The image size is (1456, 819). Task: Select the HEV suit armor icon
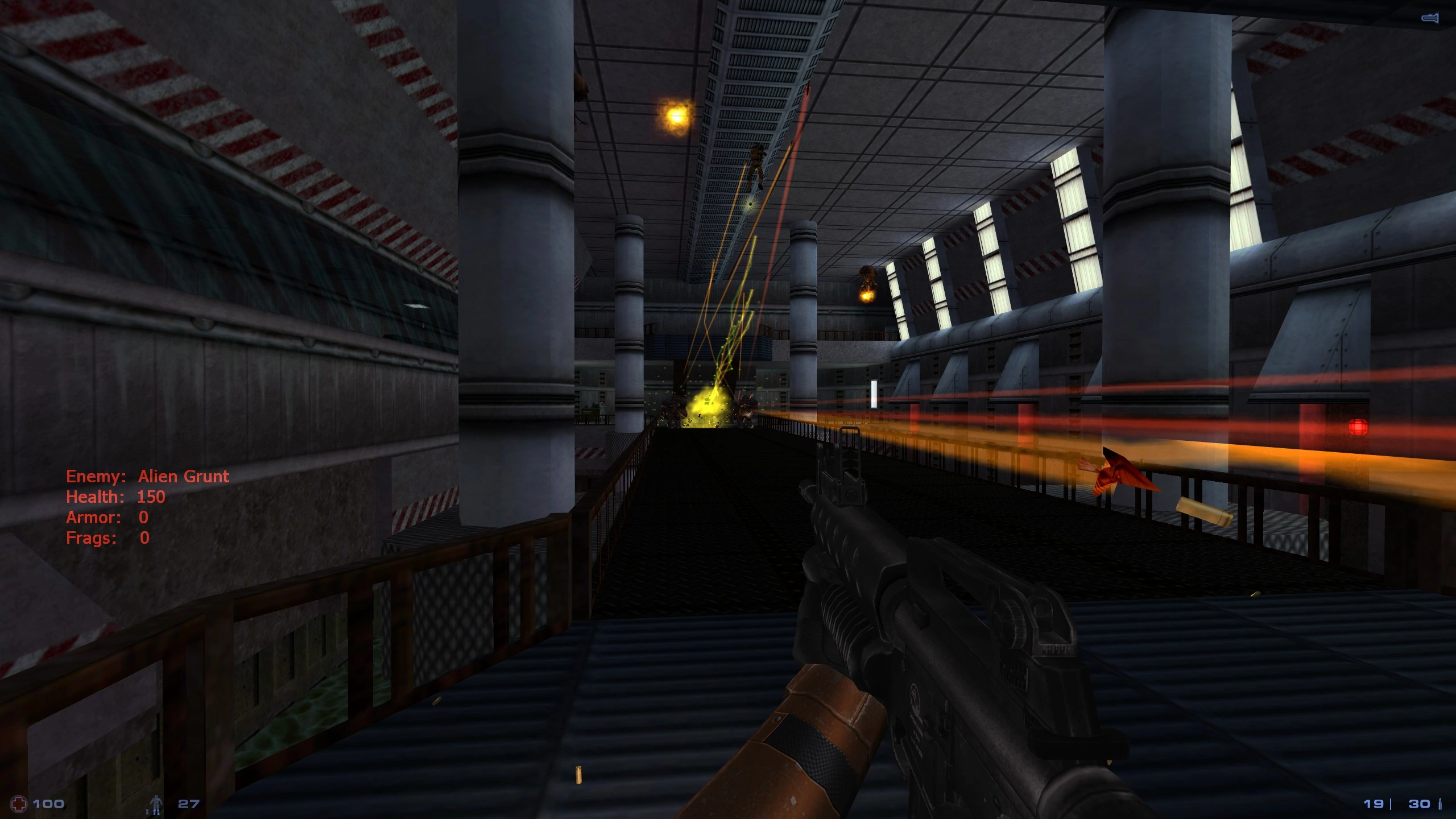tap(155, 804)
